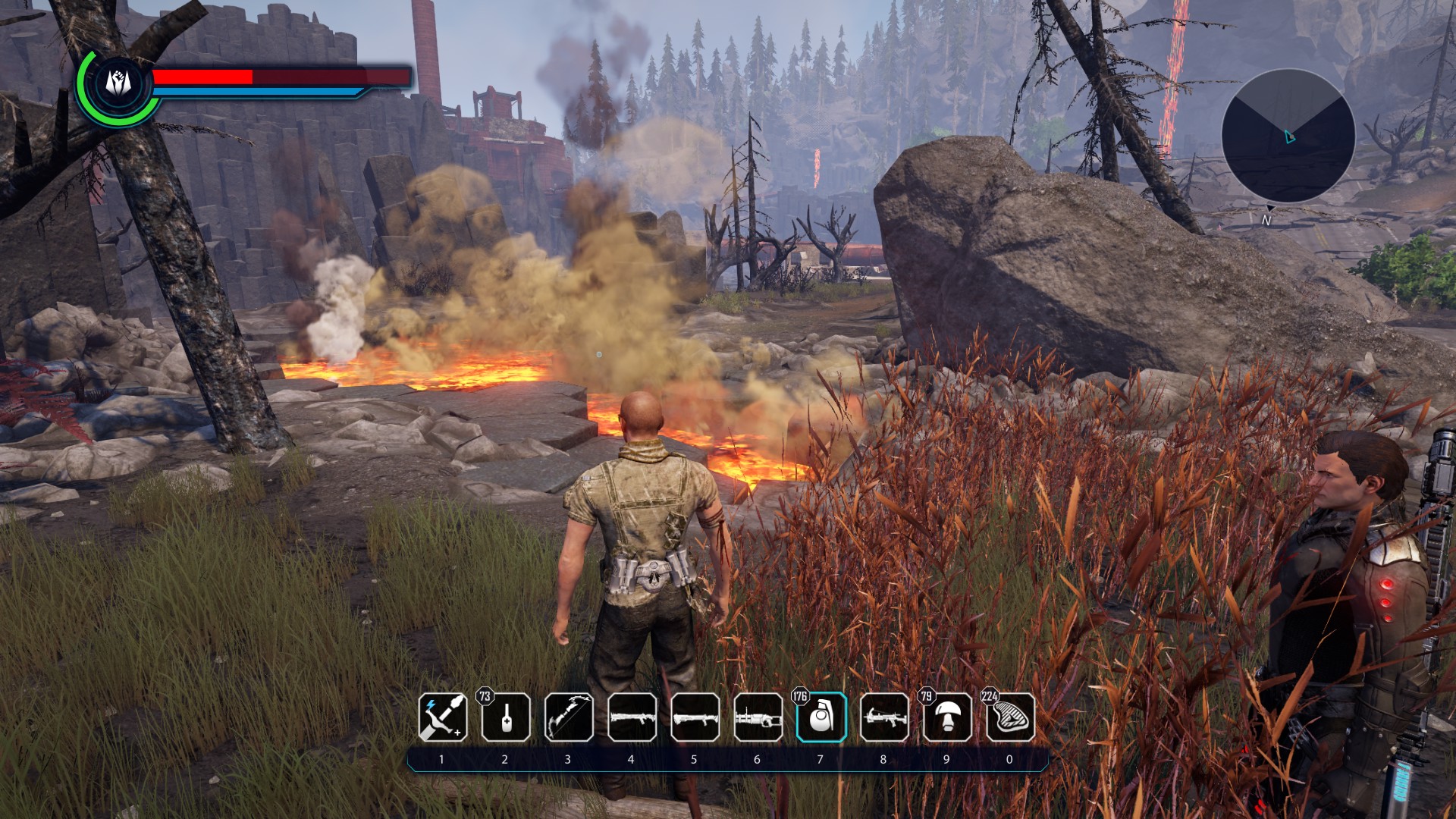
Task: Eat the mushroom item with 79 count
Action: coord(947,717)
